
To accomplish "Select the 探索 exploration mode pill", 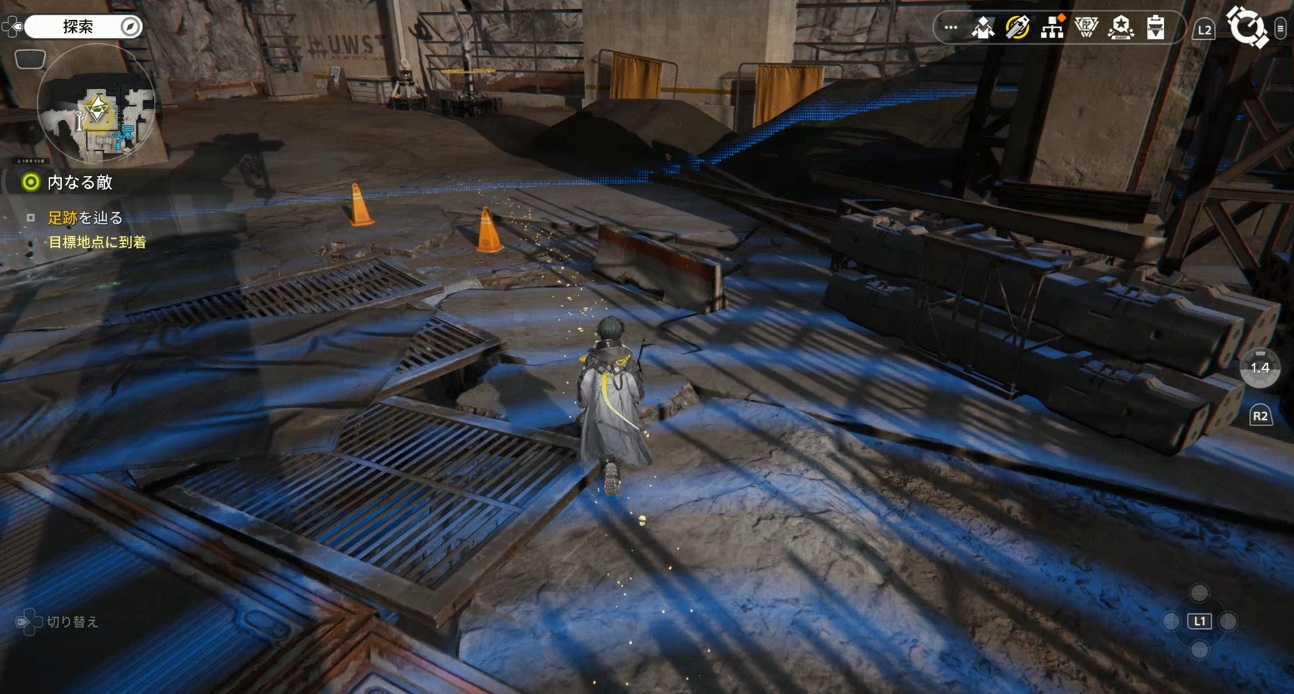I will point(81,27).
